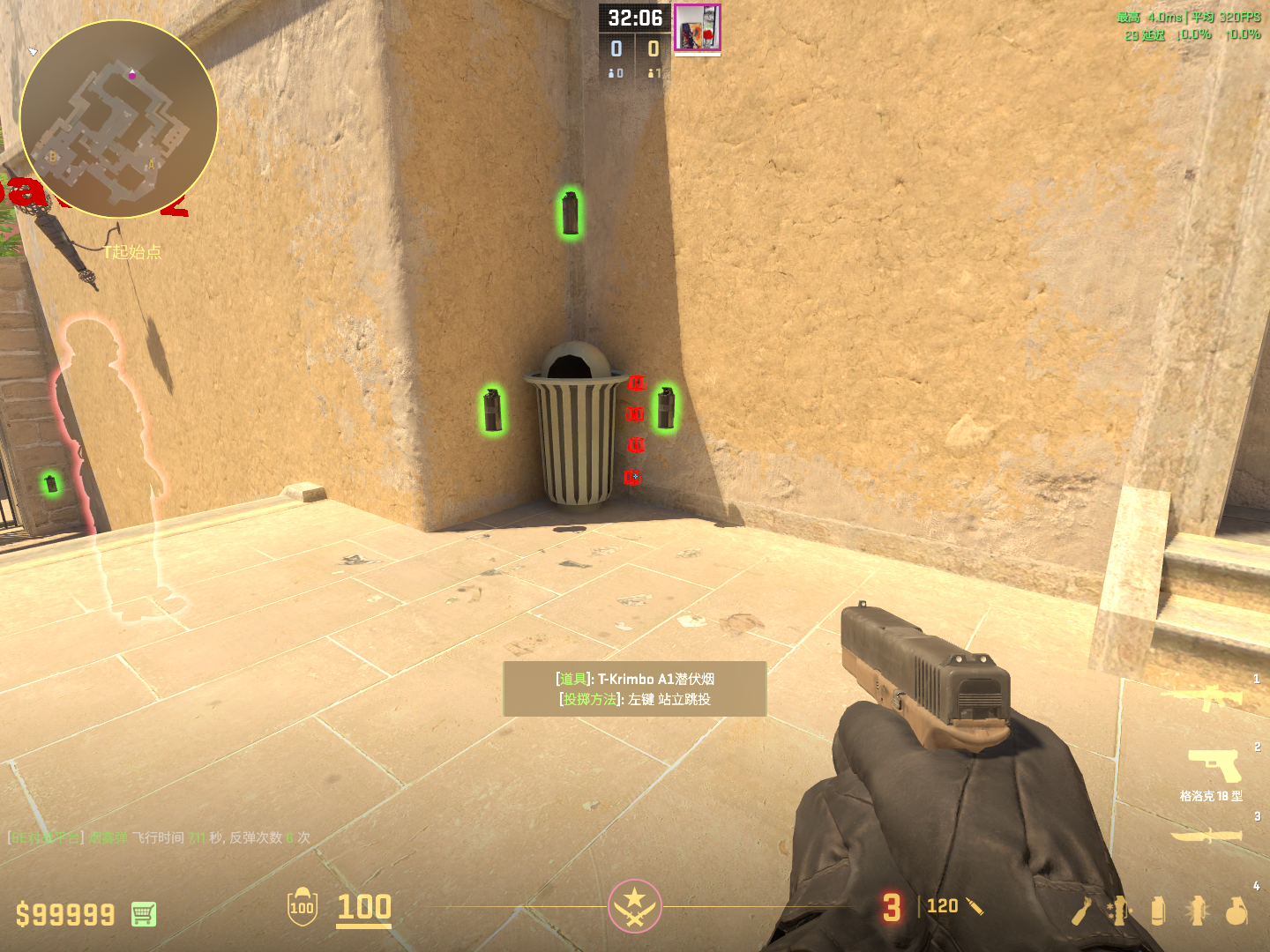Select the rifle in weapon slot 1

1203,698
